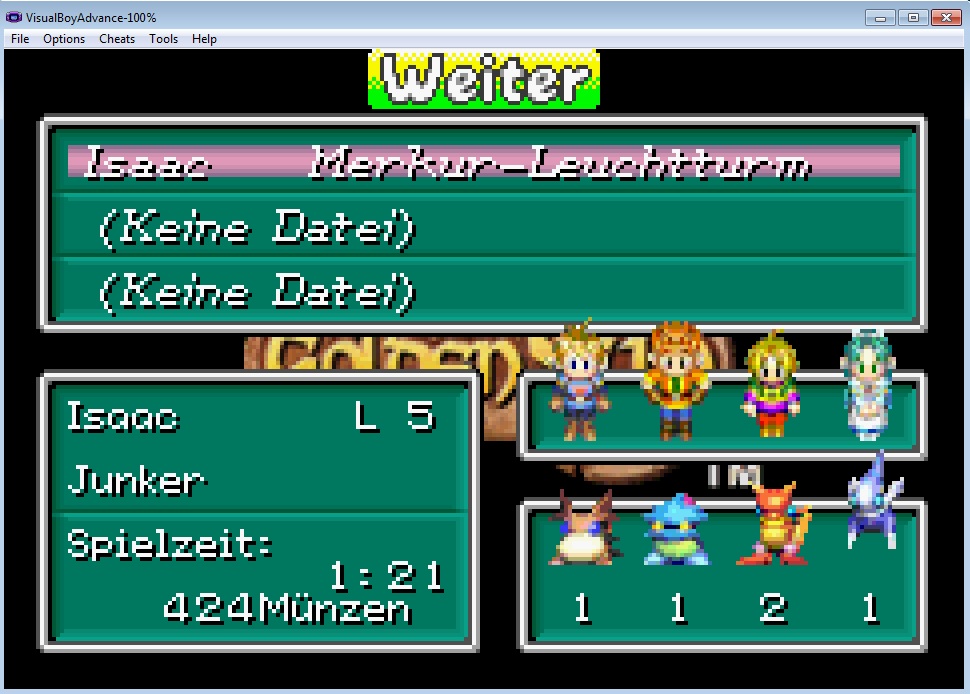Viewport: 970px width, 694px height.
Task: Open the Cheats menu
Action: pyautogui.click(x=117, y=39)
